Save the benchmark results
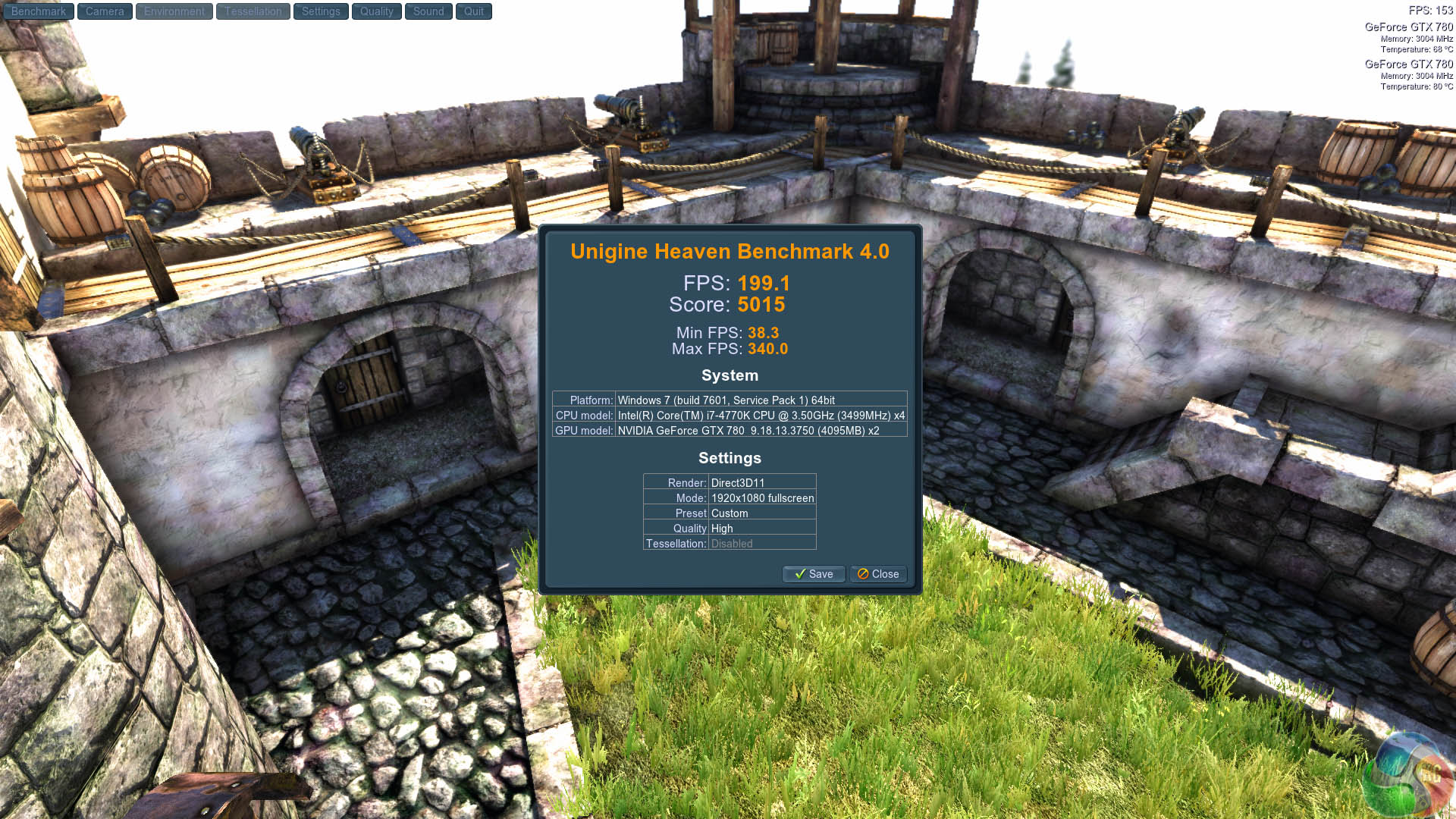The width and height of the screenshot is (1456, 819). pos(814,574)
